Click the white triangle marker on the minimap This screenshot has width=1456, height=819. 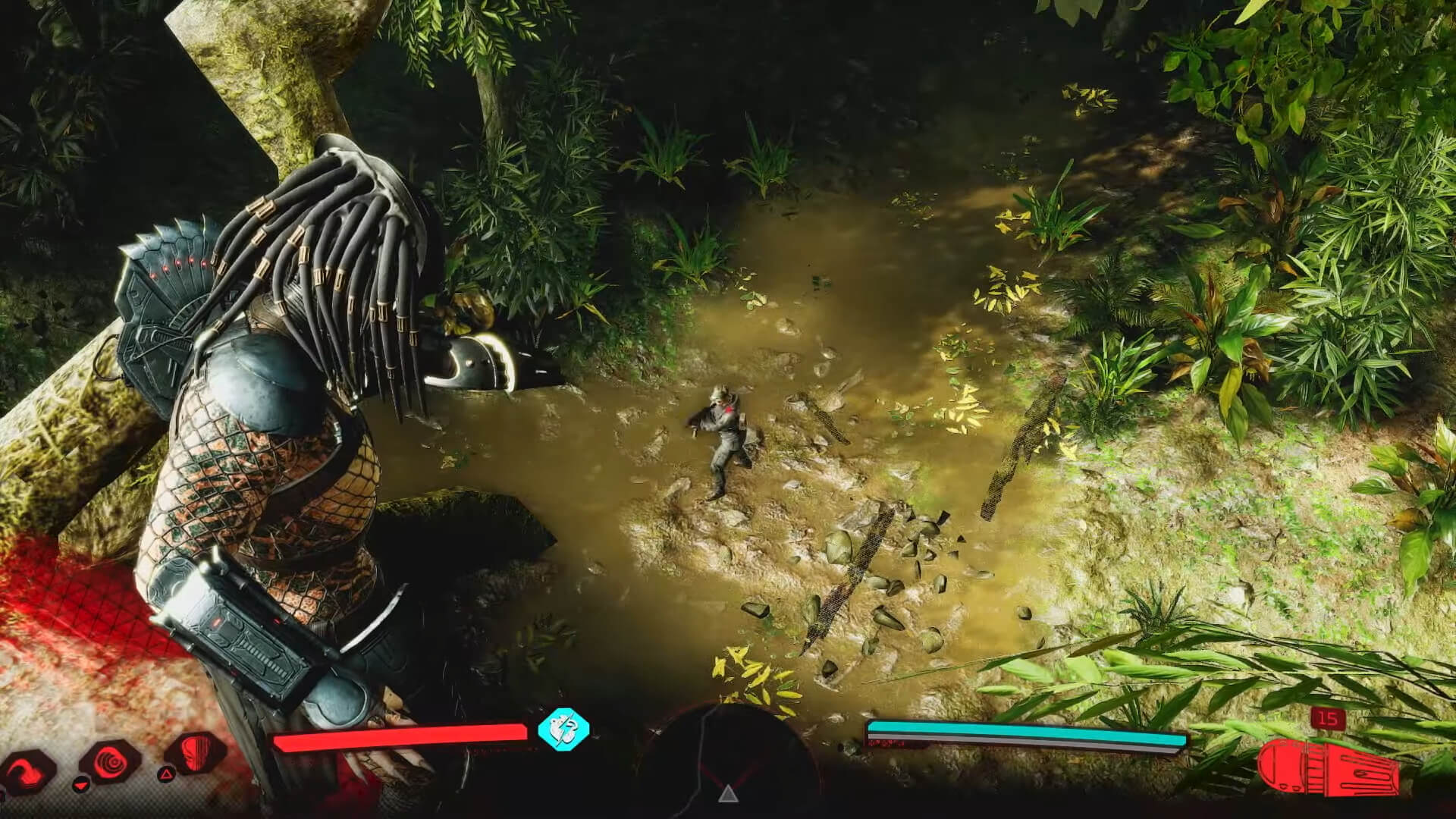729,795
